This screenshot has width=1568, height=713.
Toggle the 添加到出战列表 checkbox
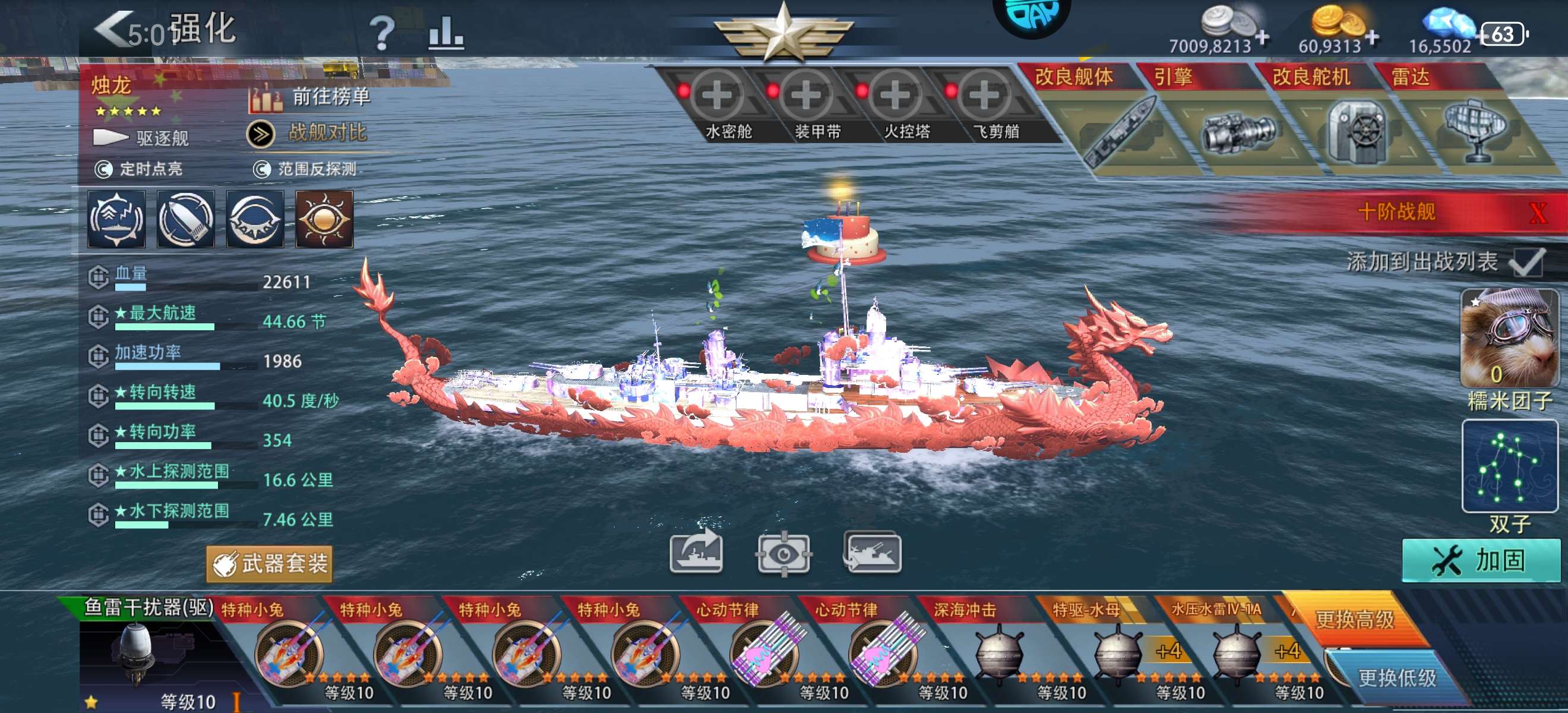coord(1526,263)
